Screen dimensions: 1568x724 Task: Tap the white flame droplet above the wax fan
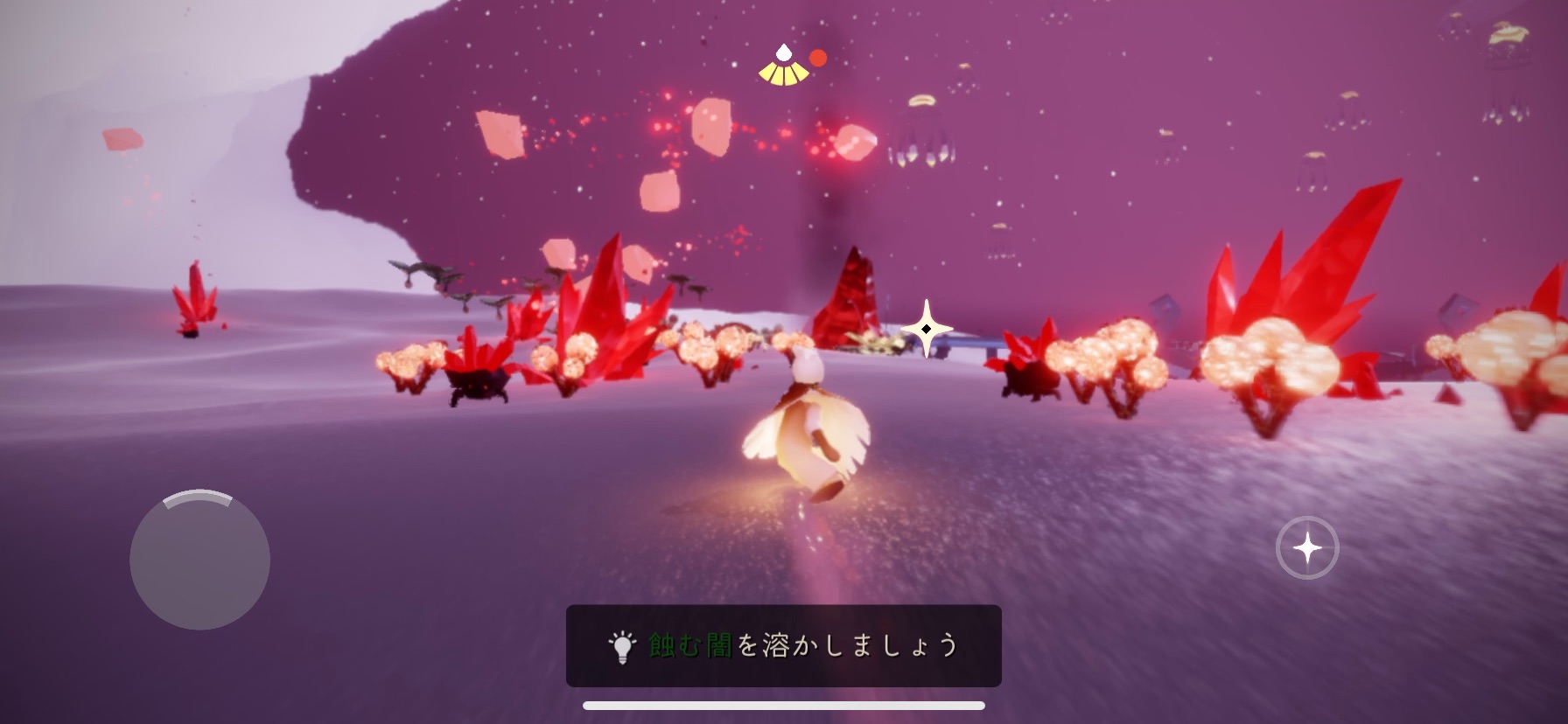click(782, 51)
